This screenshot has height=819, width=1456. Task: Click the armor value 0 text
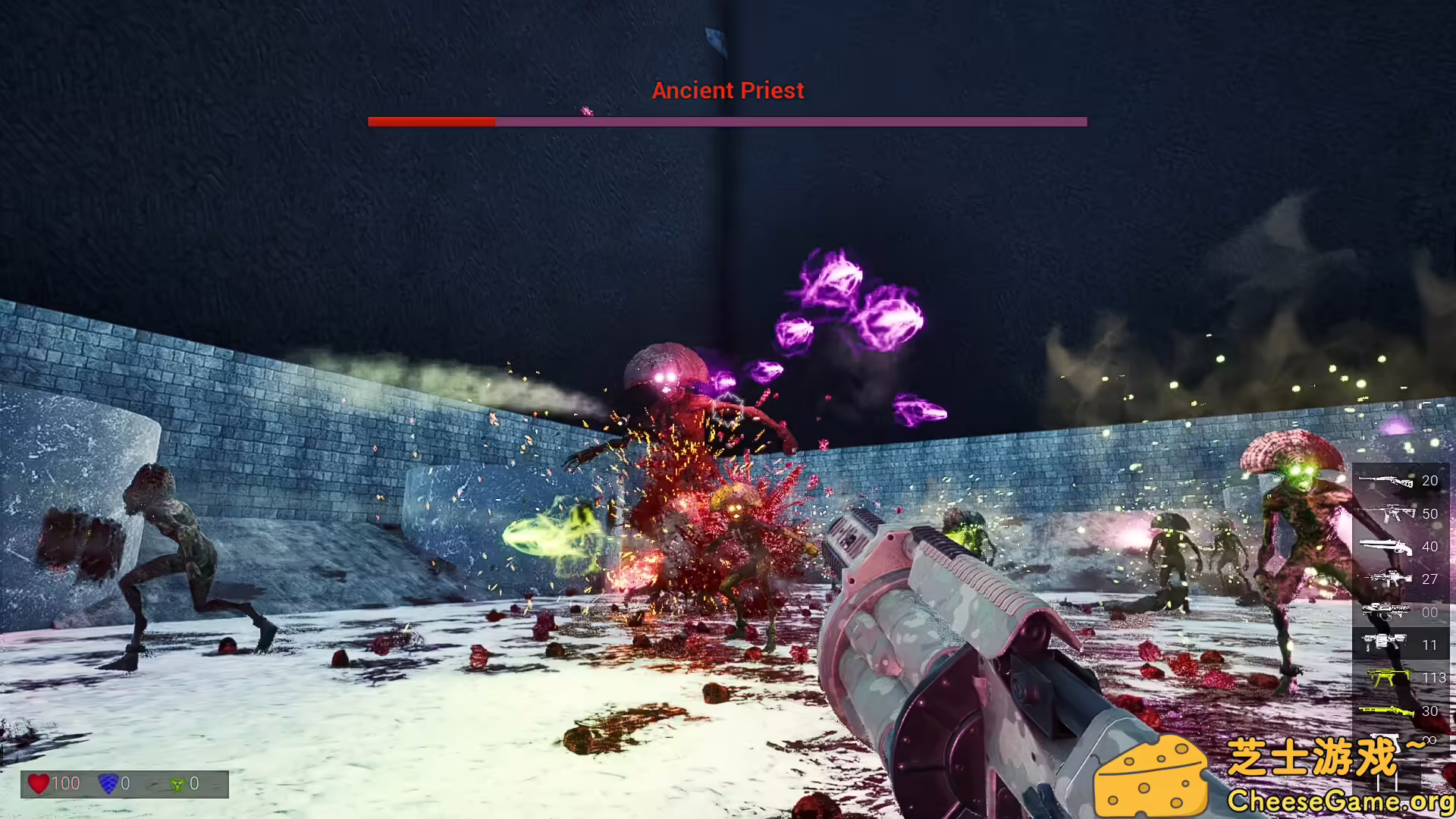point(126,783)
